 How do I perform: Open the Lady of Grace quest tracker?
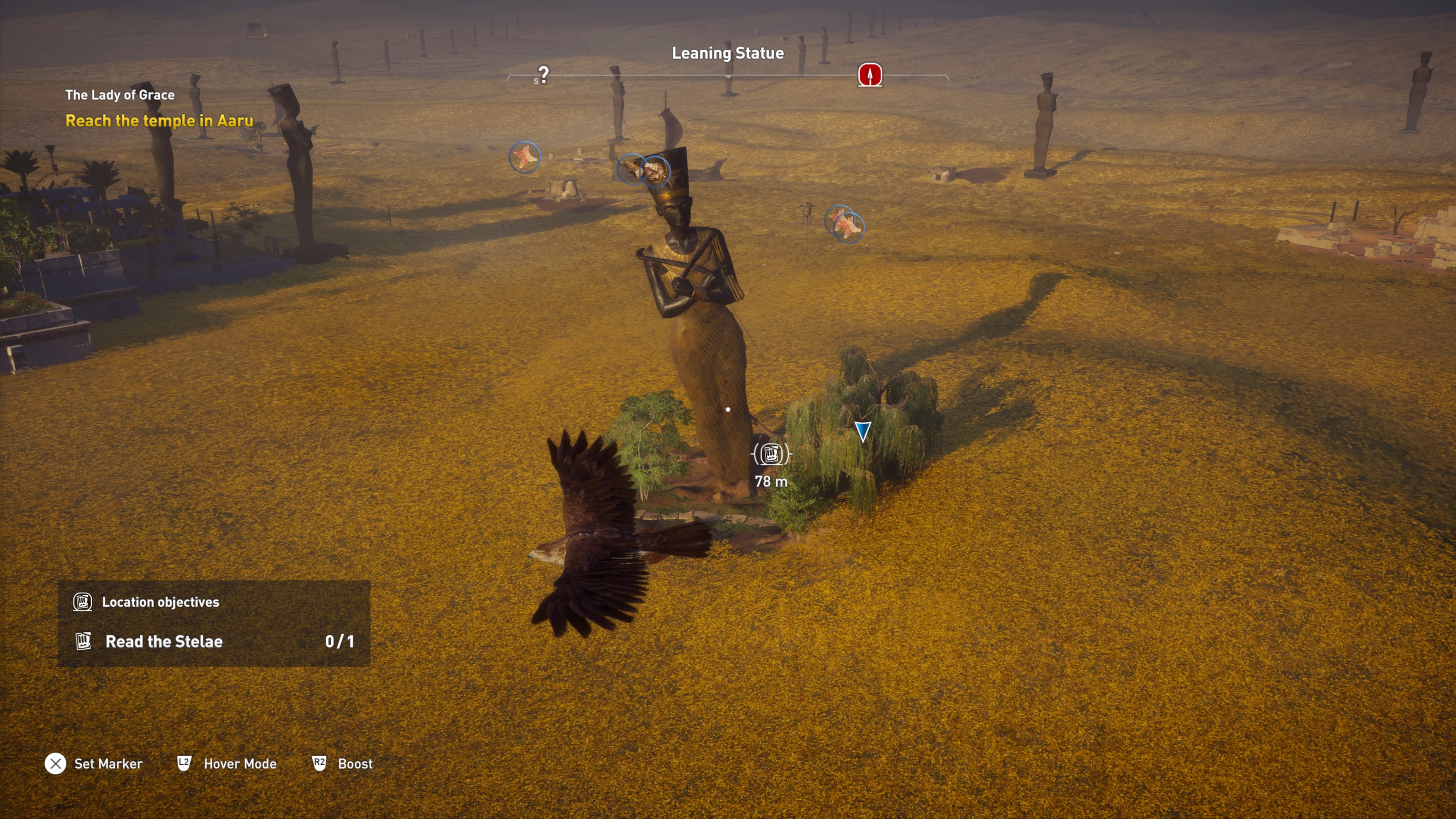120,95
